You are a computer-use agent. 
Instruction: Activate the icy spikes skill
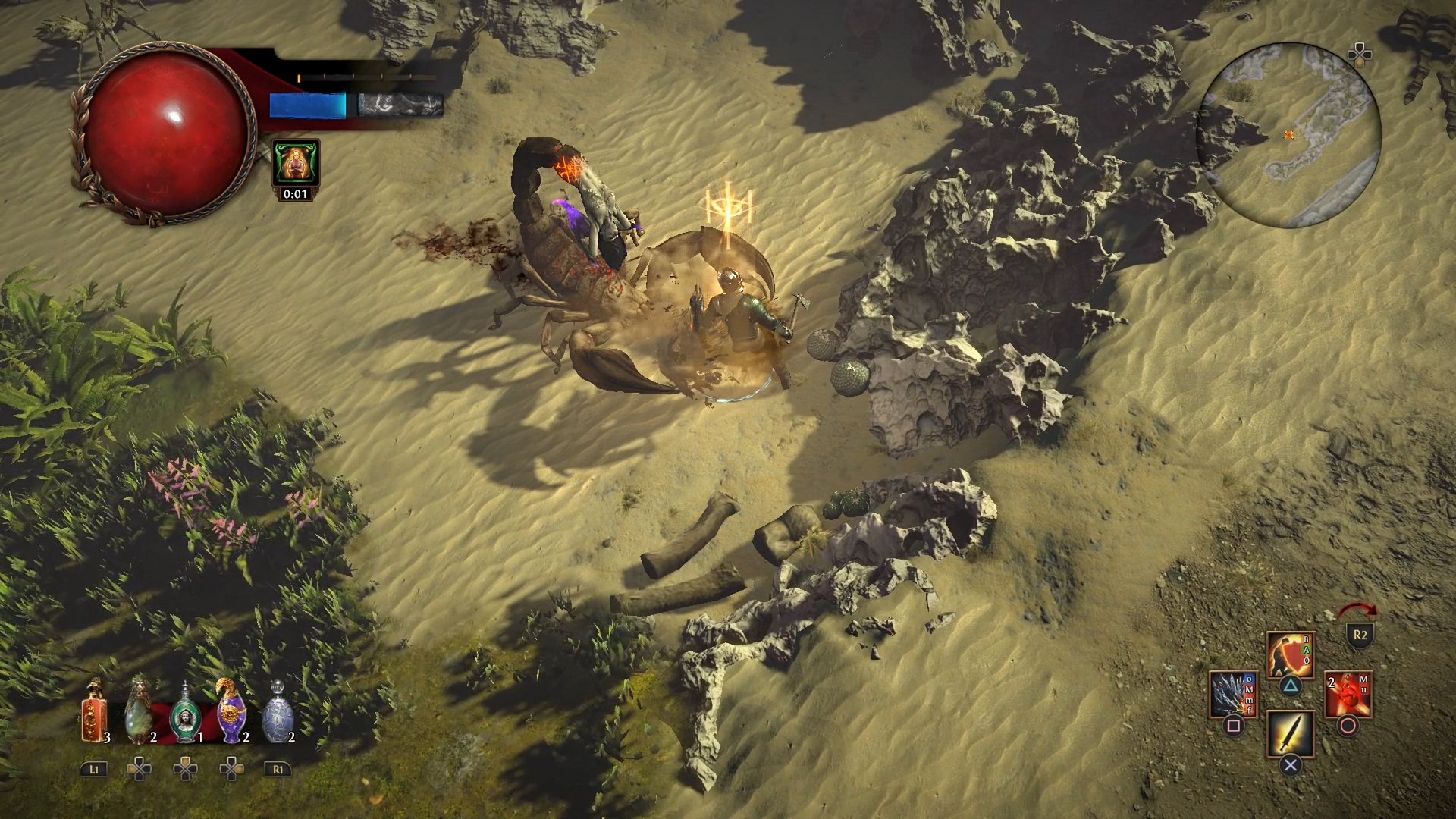click(x=1232, y=694)
